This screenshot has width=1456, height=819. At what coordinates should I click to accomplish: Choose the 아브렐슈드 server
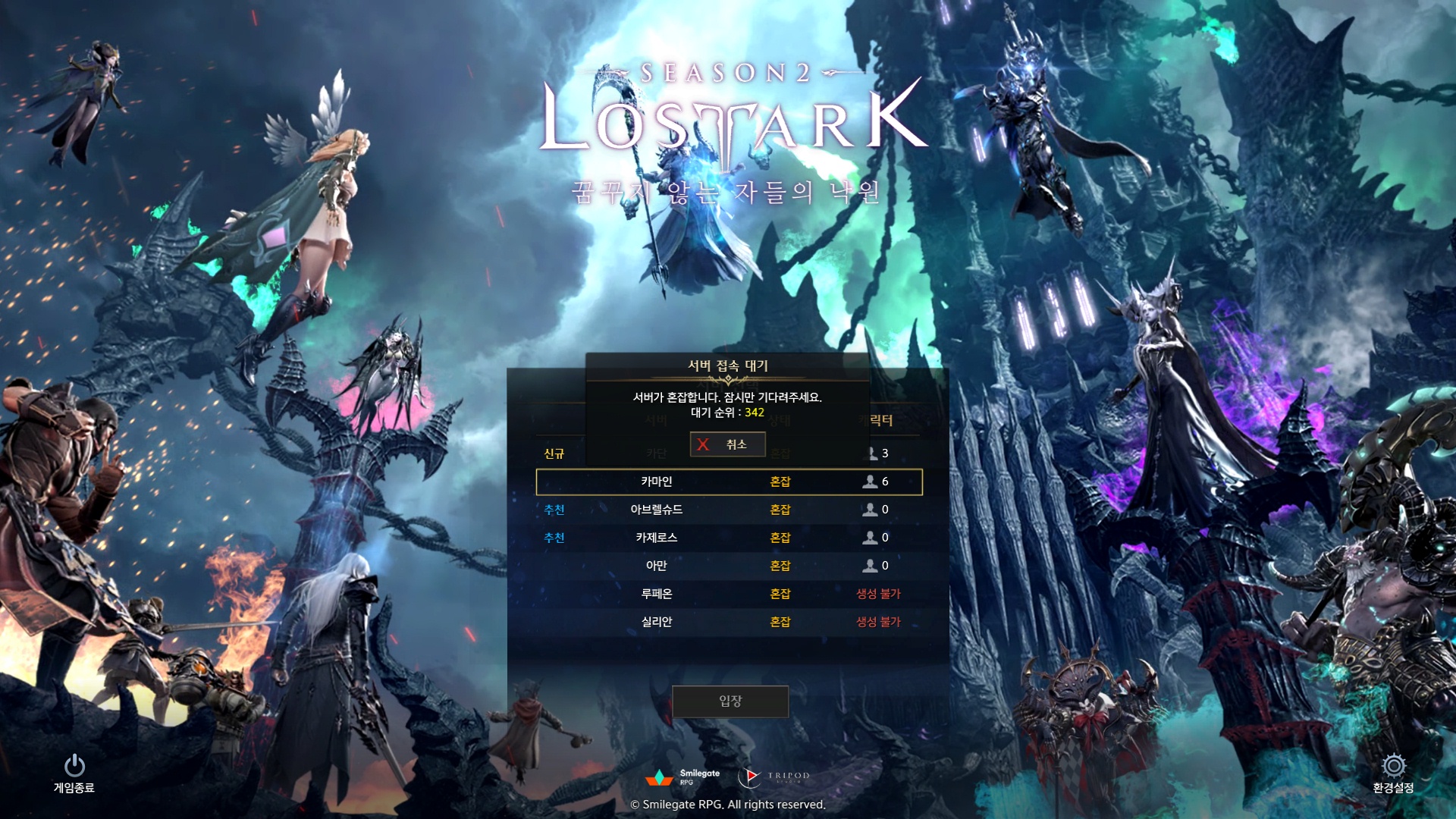pyautogui.click(x=729, y=510)
